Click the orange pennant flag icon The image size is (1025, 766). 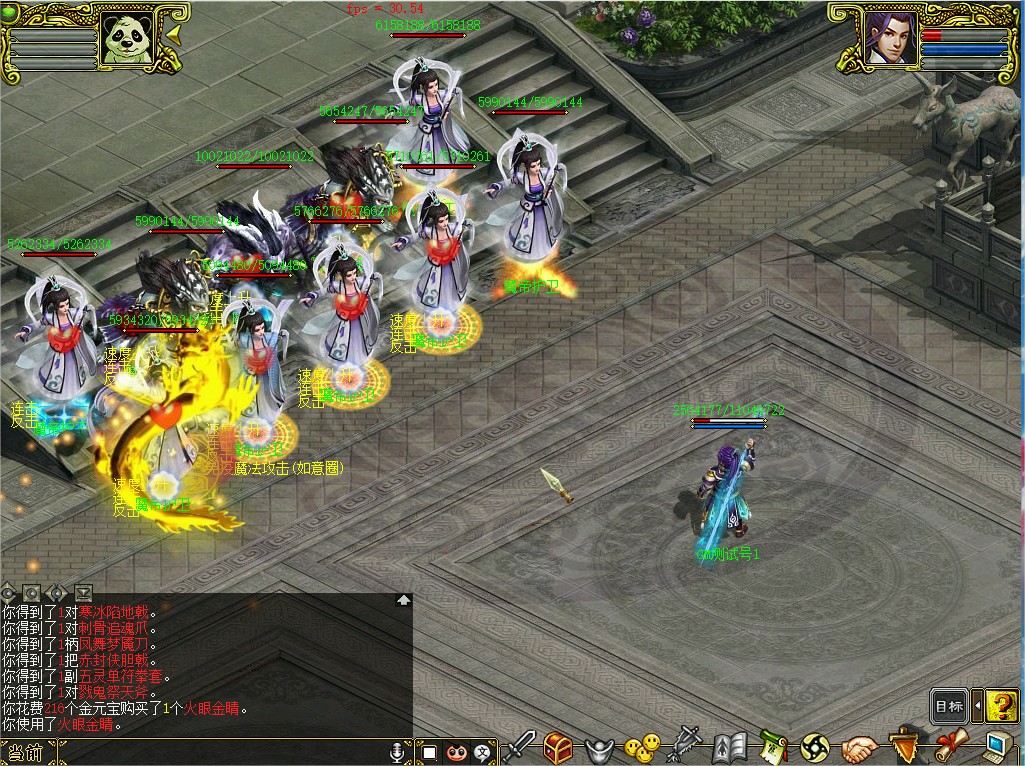(x=903, y=747)
